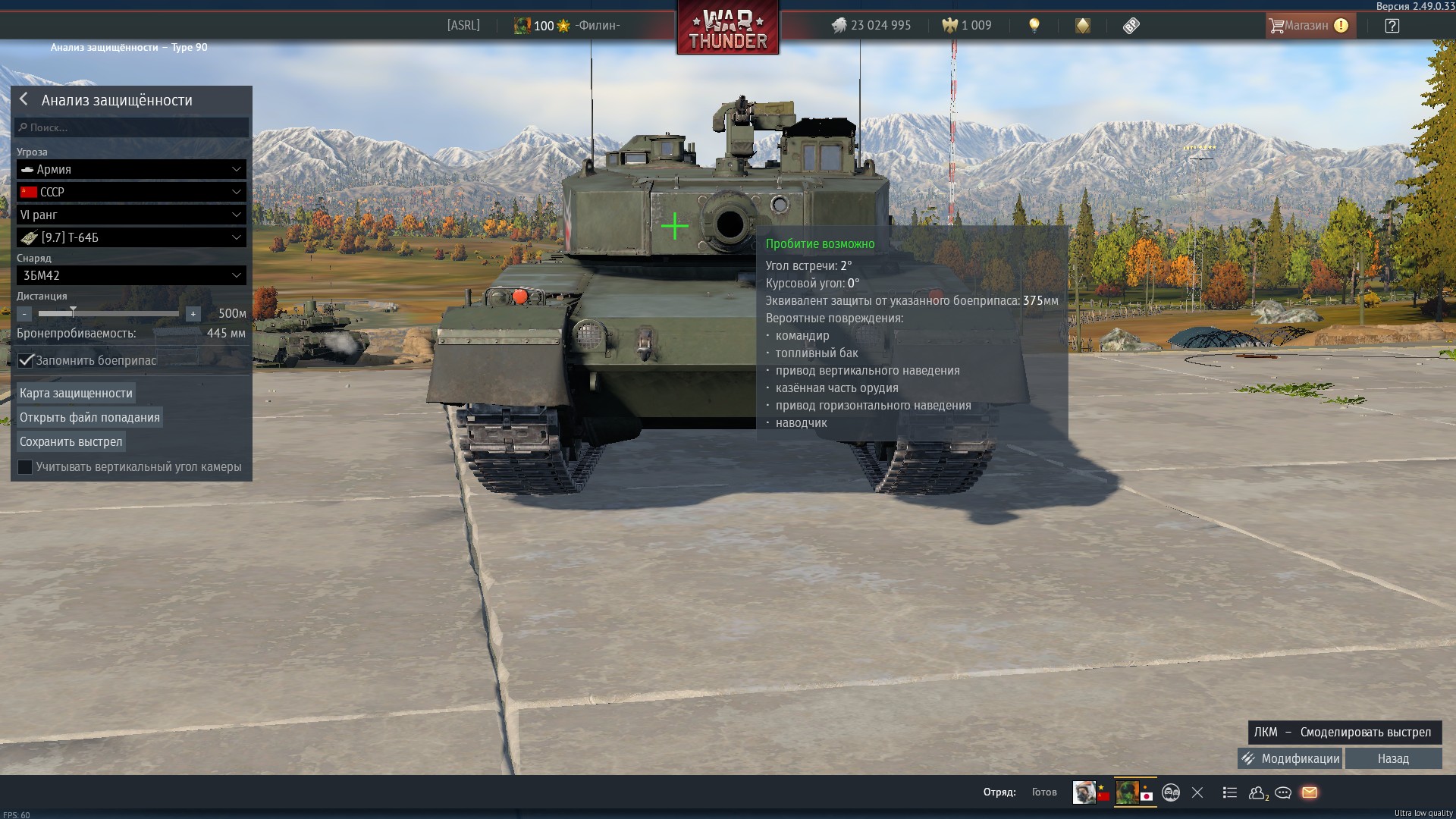Image resolution: width=1456 pixels, height=819 pixels.
Task: Open the 3БМ42 shell dropdown
Action: (x=132, y=275)
